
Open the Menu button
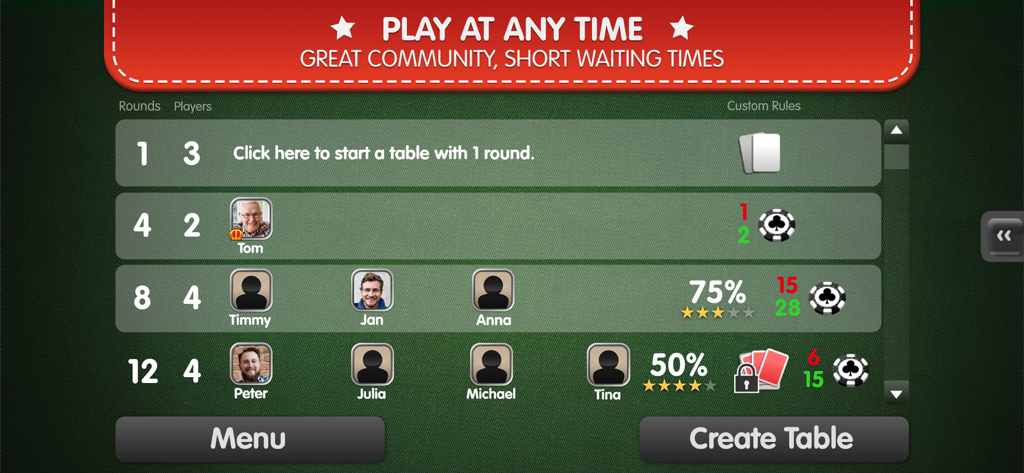[249, 438]
